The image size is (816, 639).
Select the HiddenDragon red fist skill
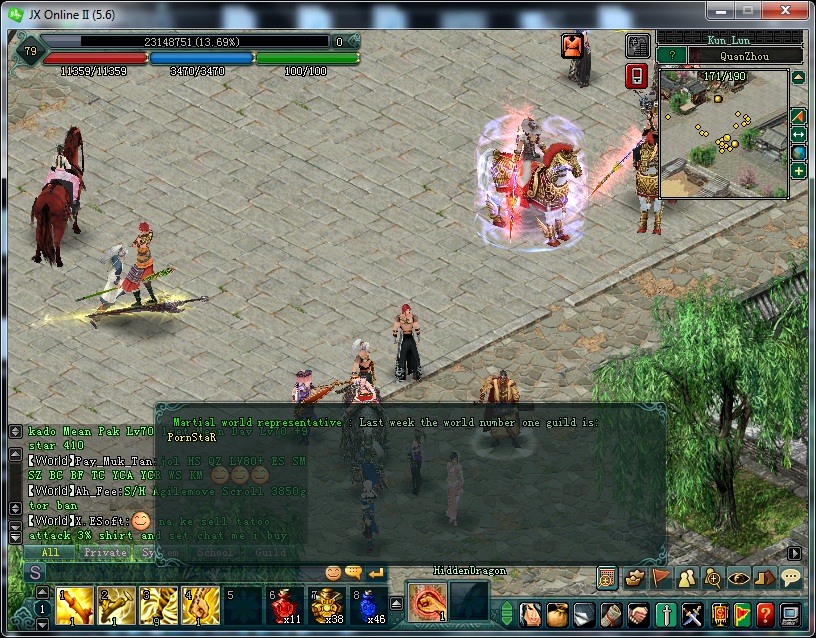(x=426, y=602)
